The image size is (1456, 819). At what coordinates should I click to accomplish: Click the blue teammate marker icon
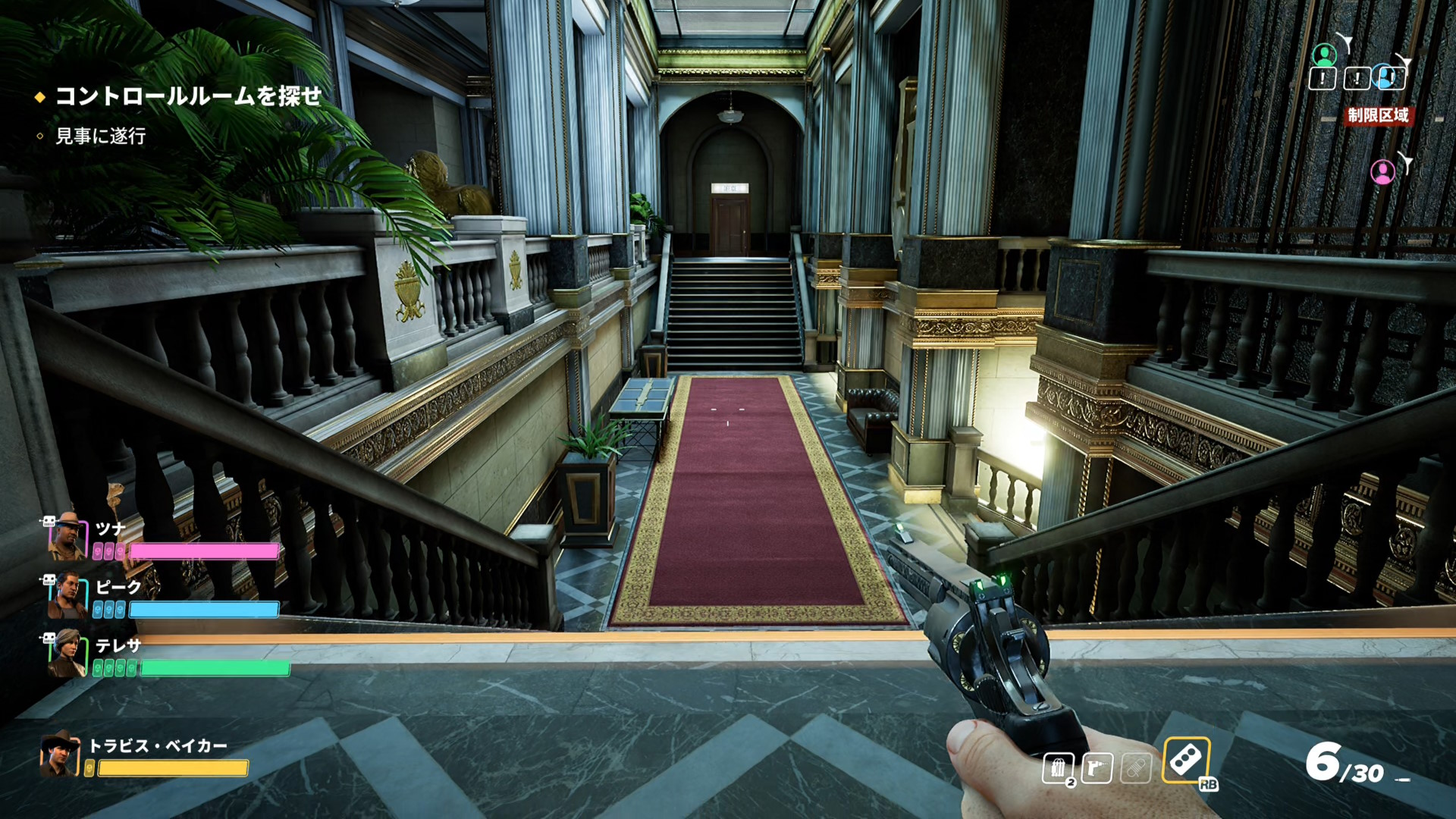pos(1388,77)
